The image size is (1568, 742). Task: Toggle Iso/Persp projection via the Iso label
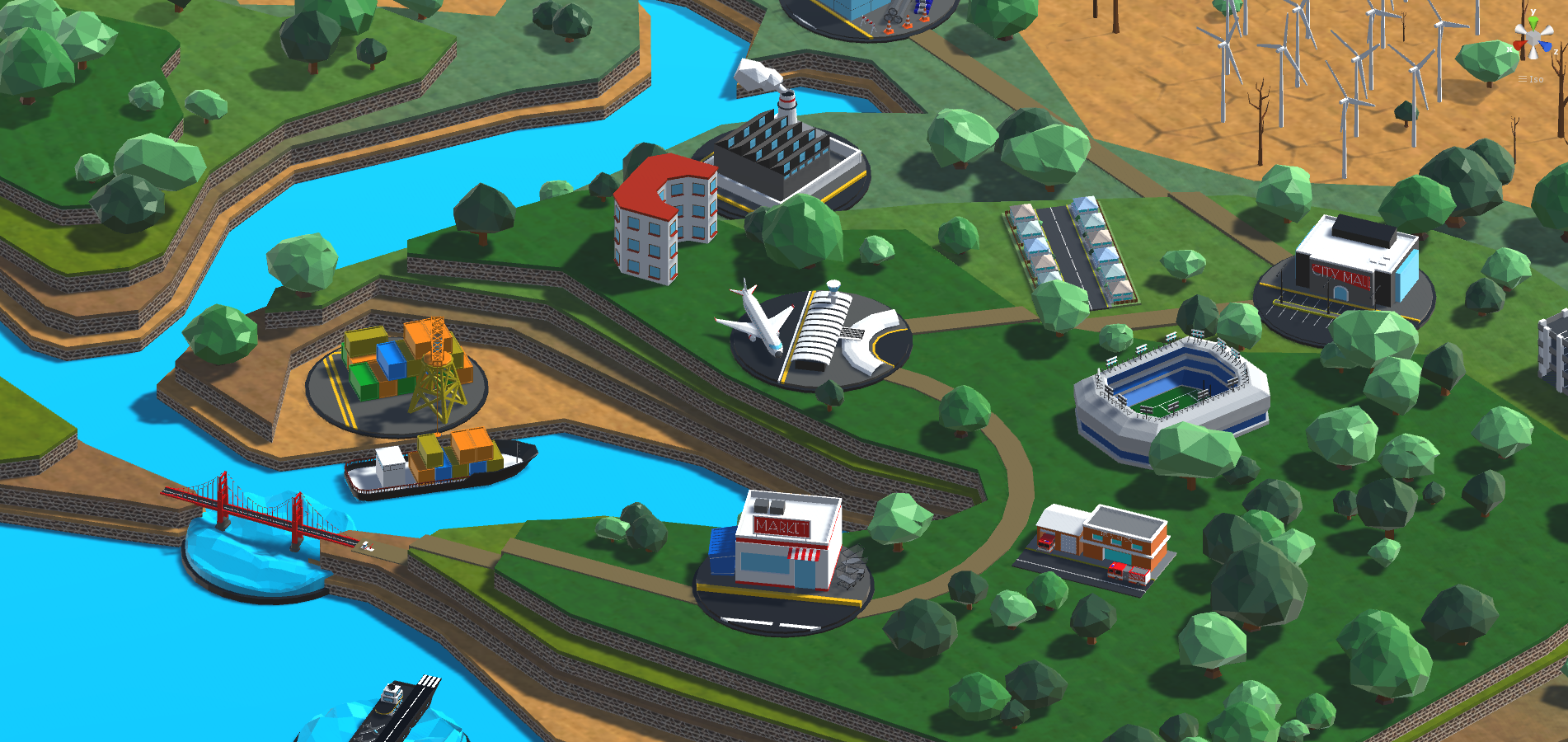pos(1537,78)
